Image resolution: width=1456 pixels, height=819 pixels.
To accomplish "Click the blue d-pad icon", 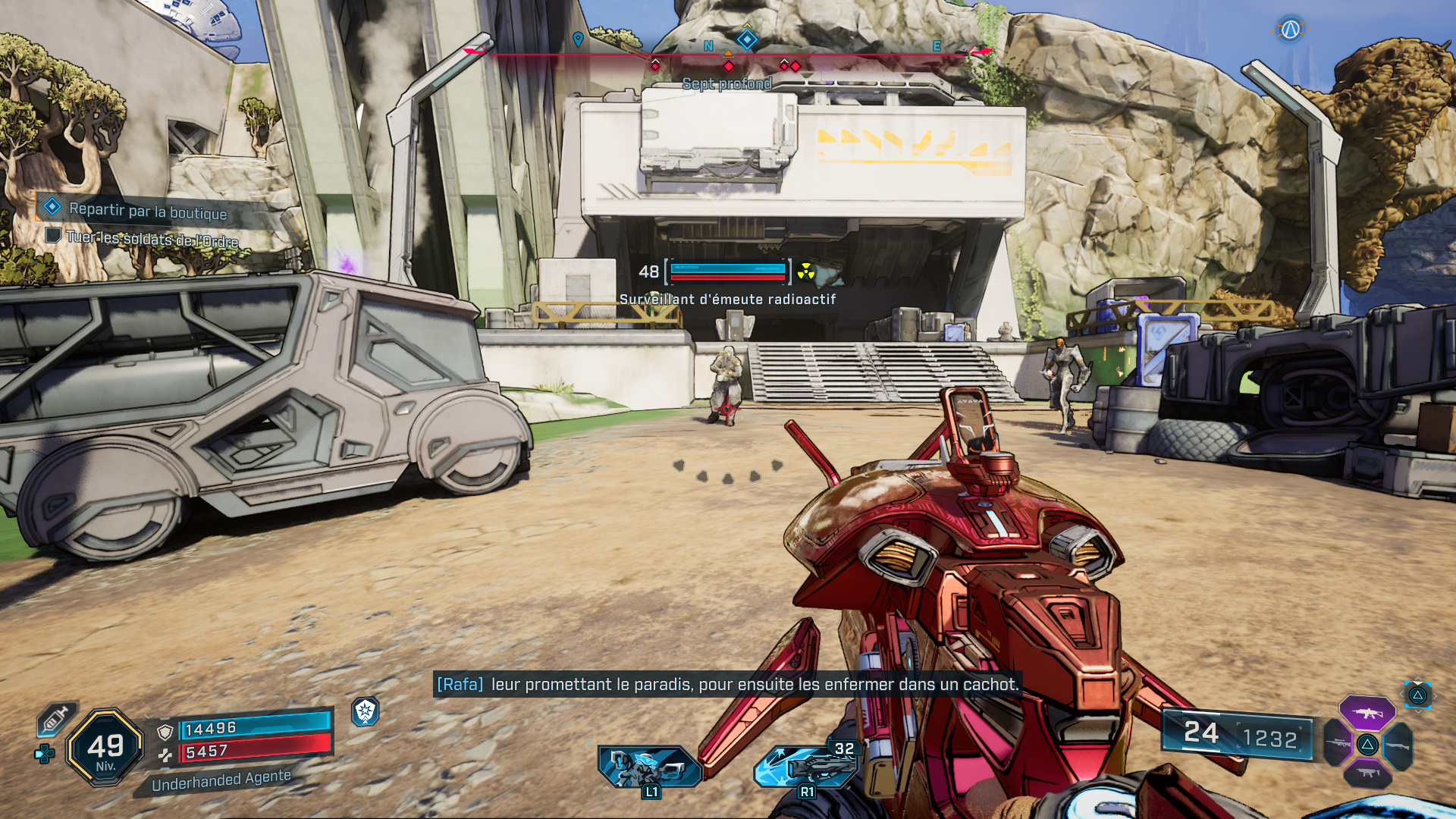I will pyautogui.click(x=44, y=754).
